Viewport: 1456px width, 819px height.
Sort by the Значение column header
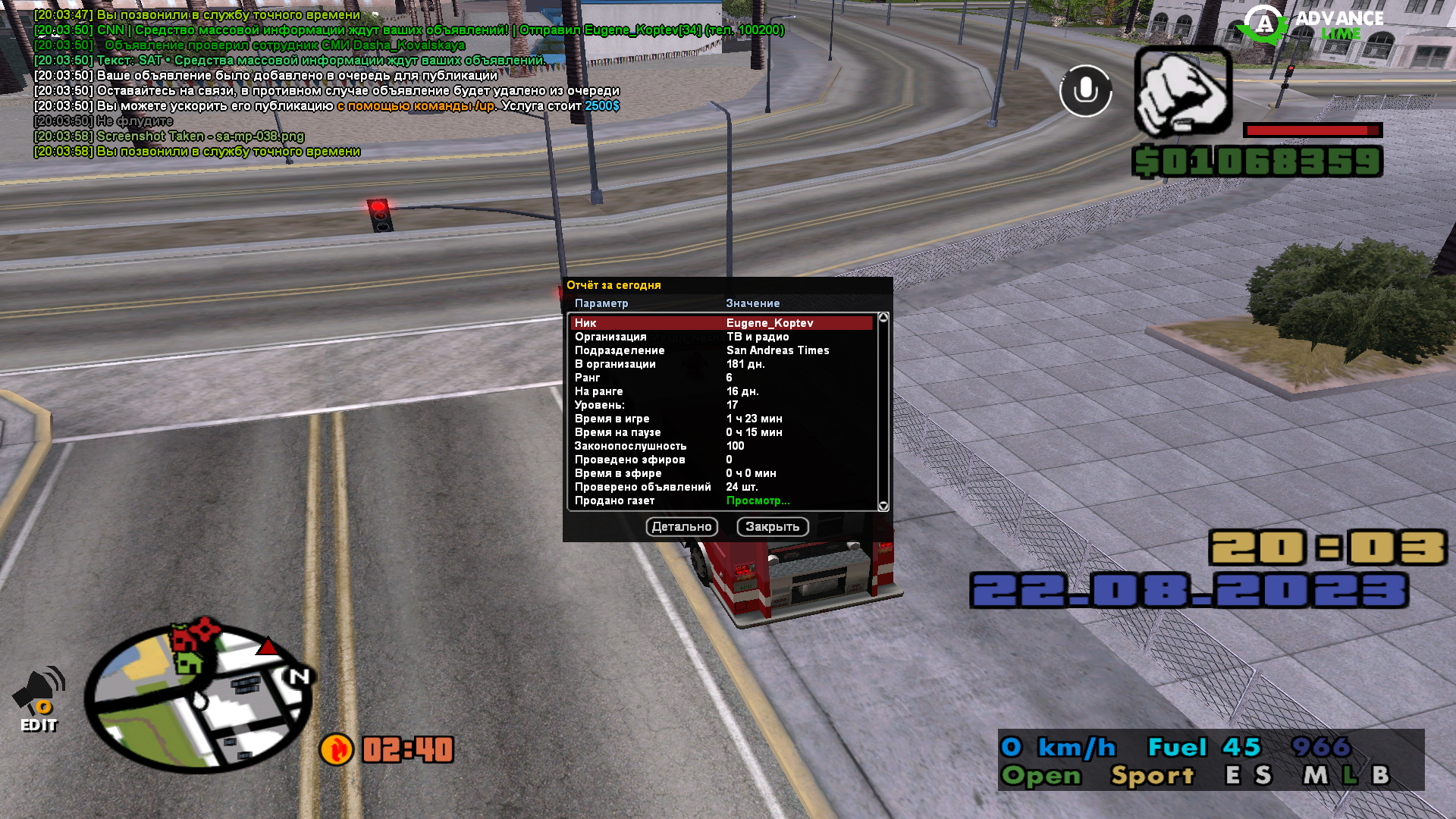click(752, 303)
